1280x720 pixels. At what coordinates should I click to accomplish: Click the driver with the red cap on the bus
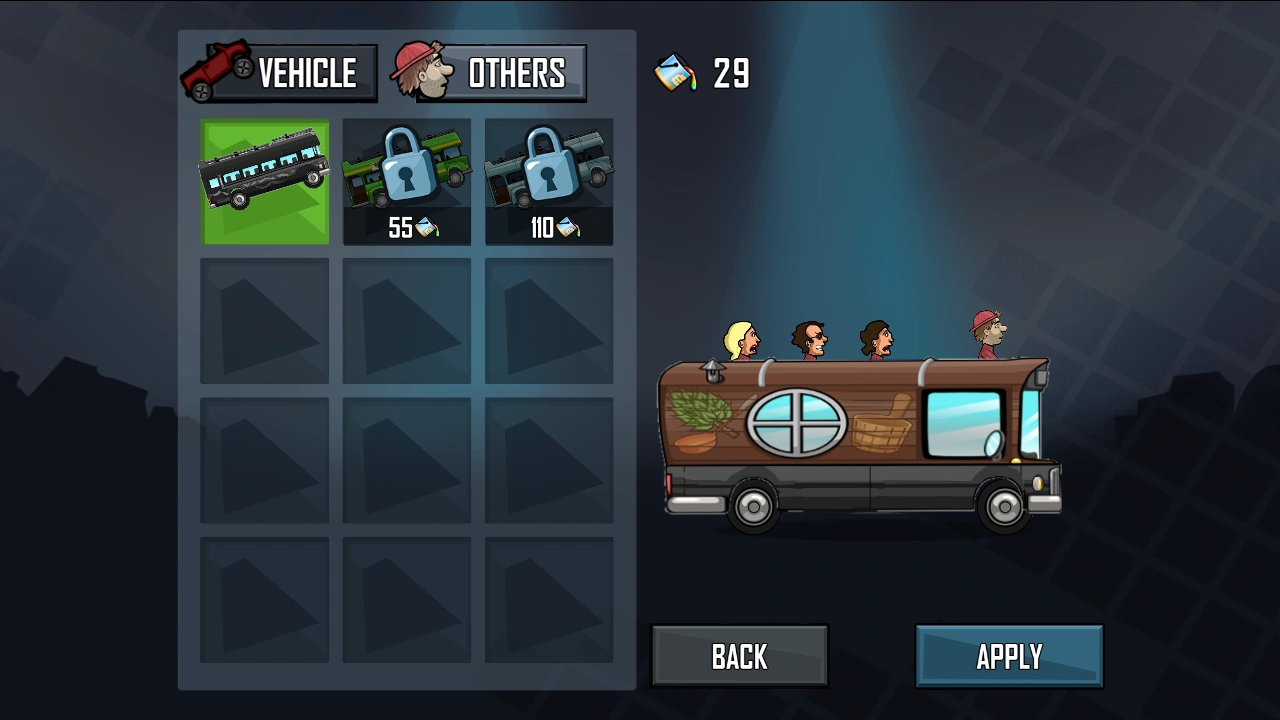click(x=988, y=330)
